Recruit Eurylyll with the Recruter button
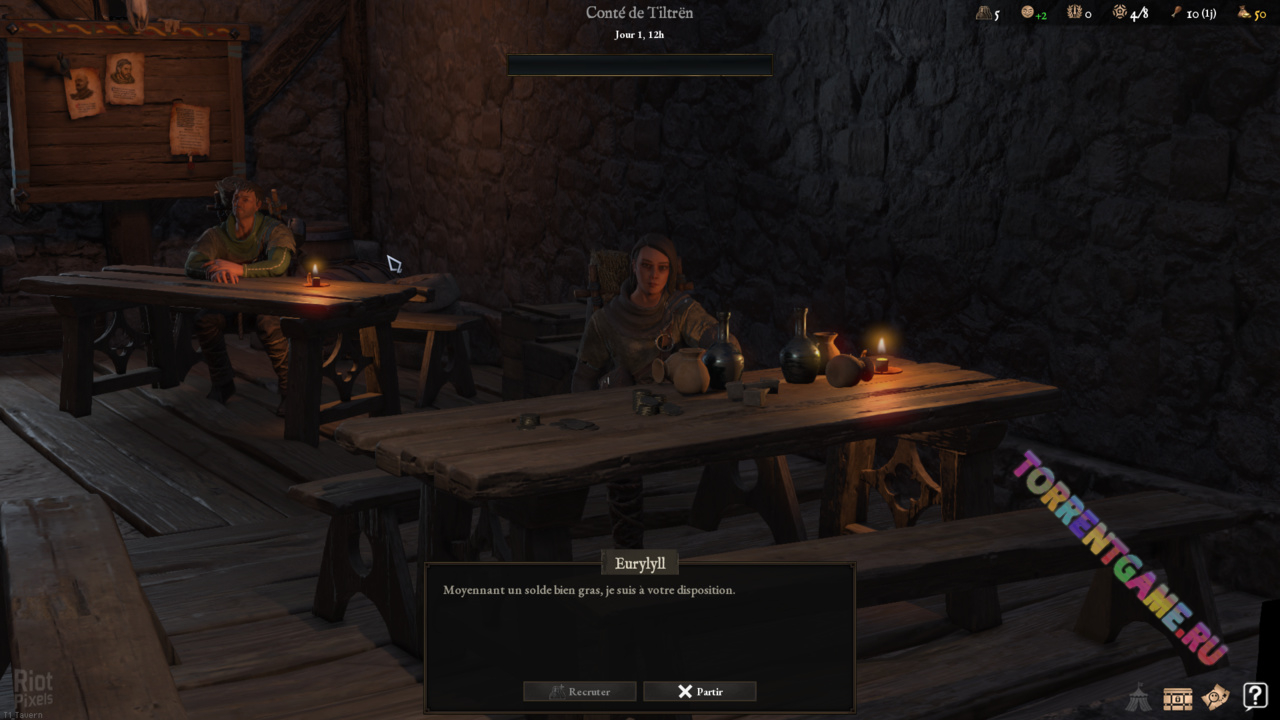The height and width of the screenshot is (720, 1280). 580,691
